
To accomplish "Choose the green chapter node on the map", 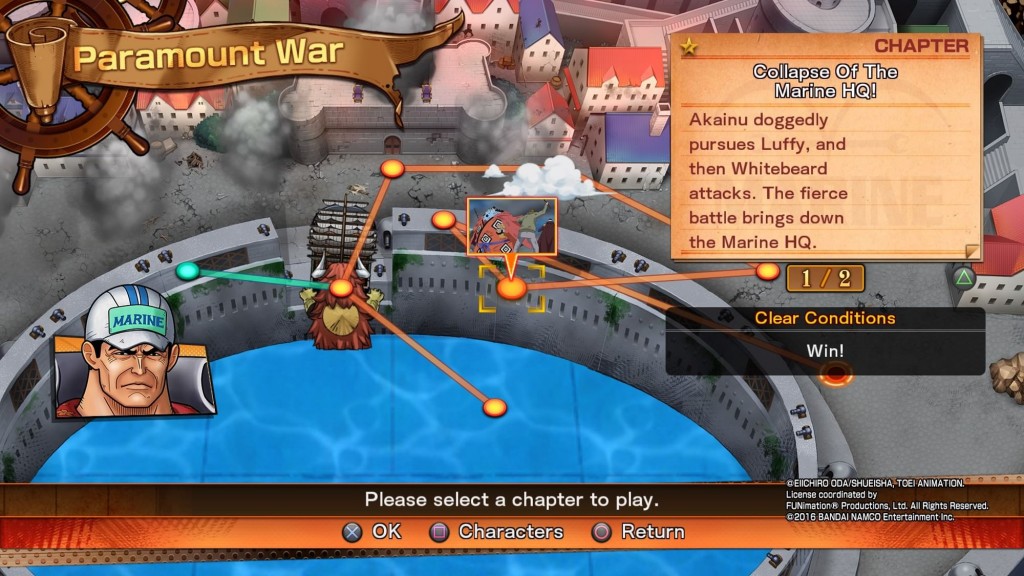I will pyautogui.click(x=187, y=271).
